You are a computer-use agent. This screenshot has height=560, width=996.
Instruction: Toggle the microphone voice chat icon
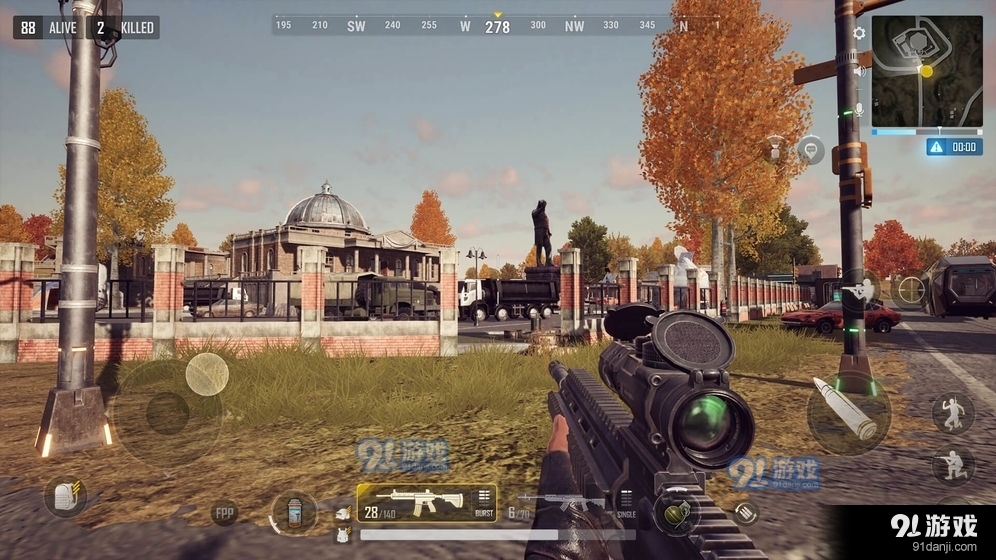coord(859,108)
